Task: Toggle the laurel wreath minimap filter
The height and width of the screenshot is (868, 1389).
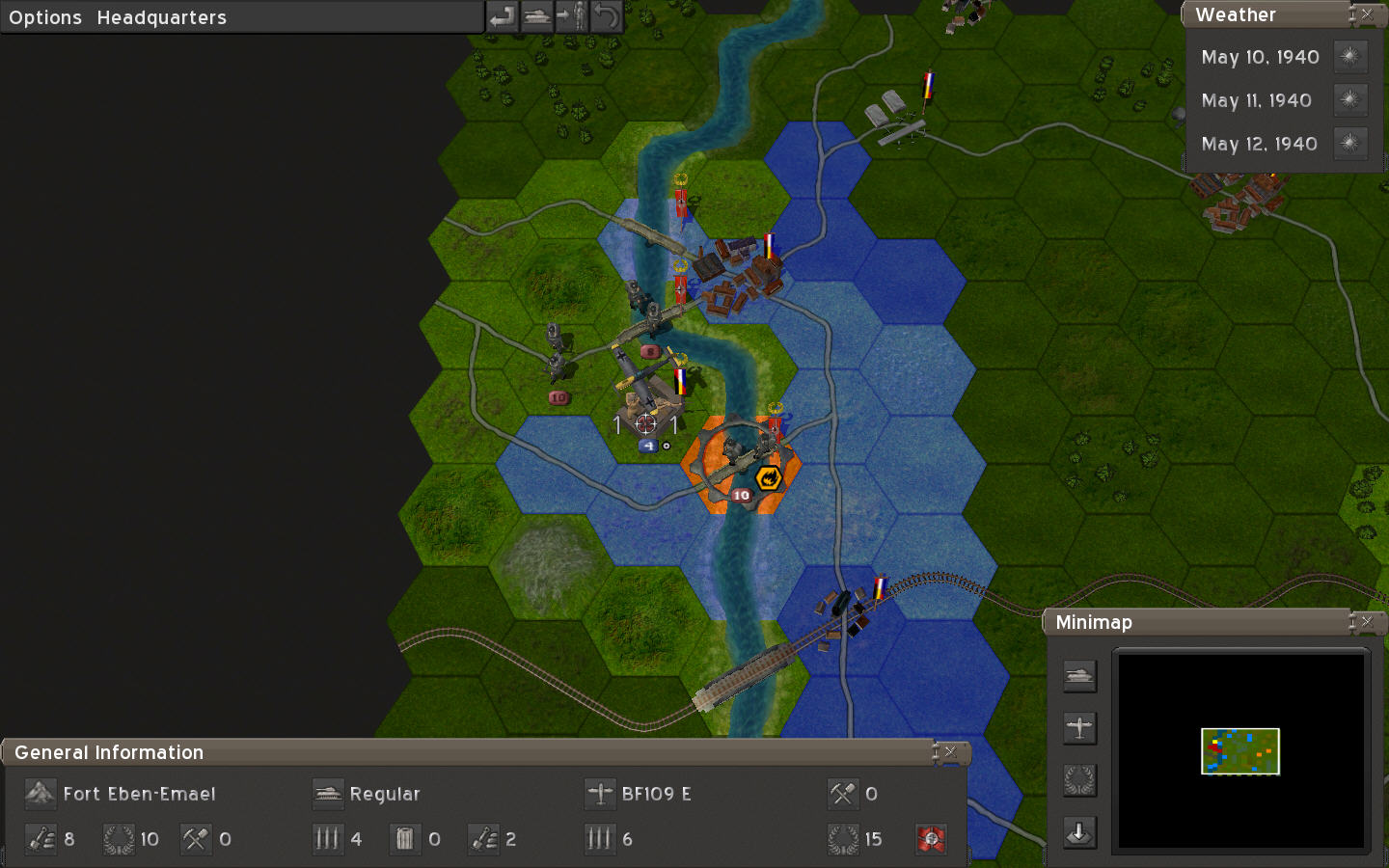Action: pyautogui.click(x=1079, y=780)
